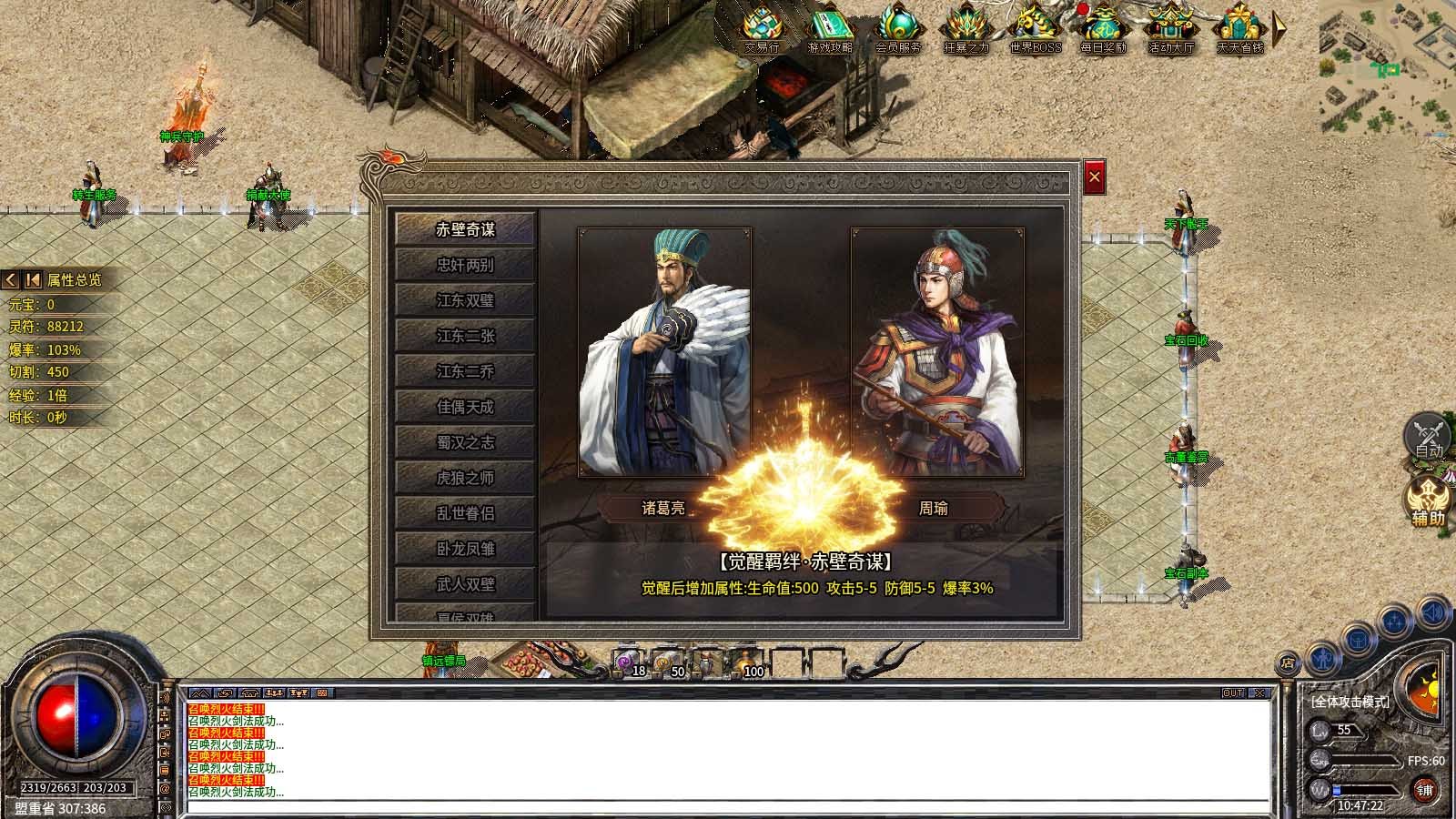
Task: Open the 辅助 assist menu
Action: 1428,502
